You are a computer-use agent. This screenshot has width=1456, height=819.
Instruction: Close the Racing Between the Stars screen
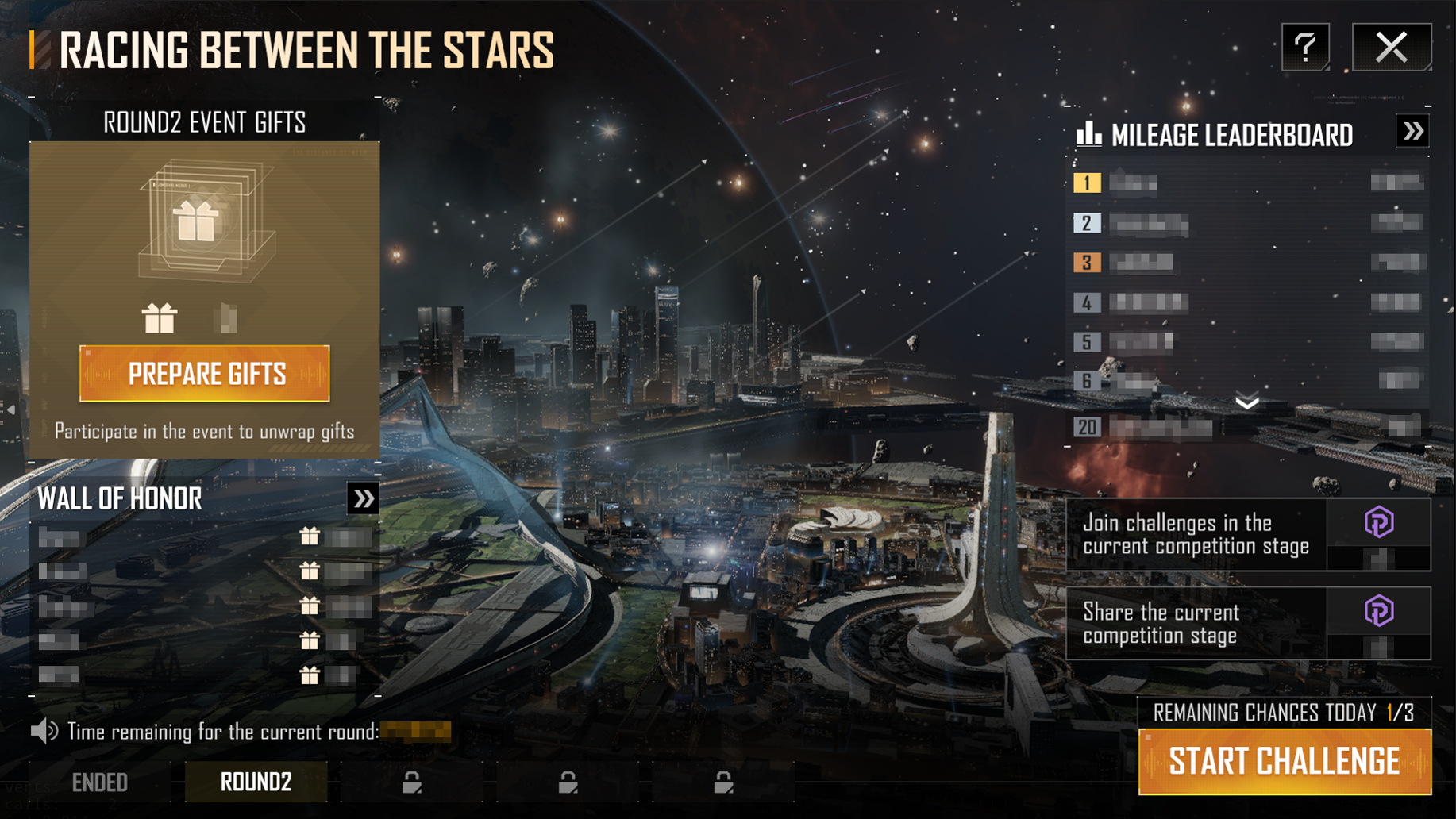(x=1391, y=48)
